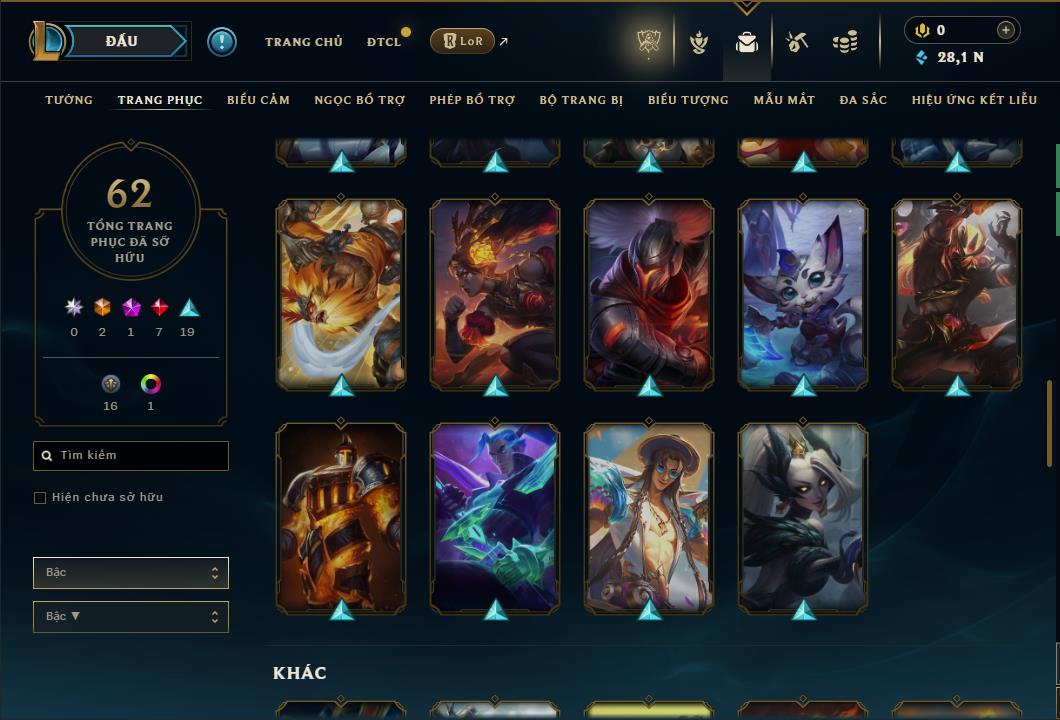Launch the LoR link button

(x=462, y=41)
